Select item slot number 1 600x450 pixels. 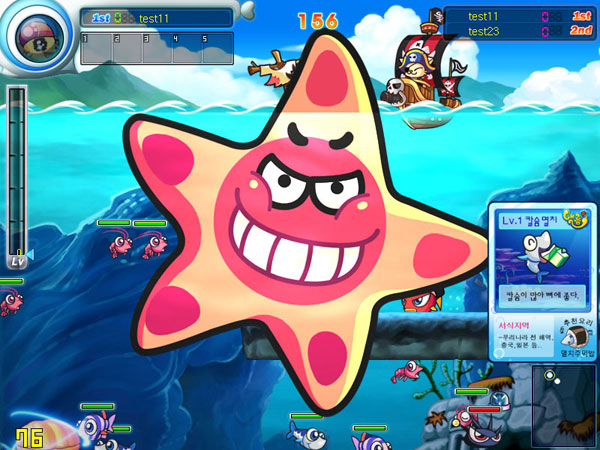click(x=96, y=47)
